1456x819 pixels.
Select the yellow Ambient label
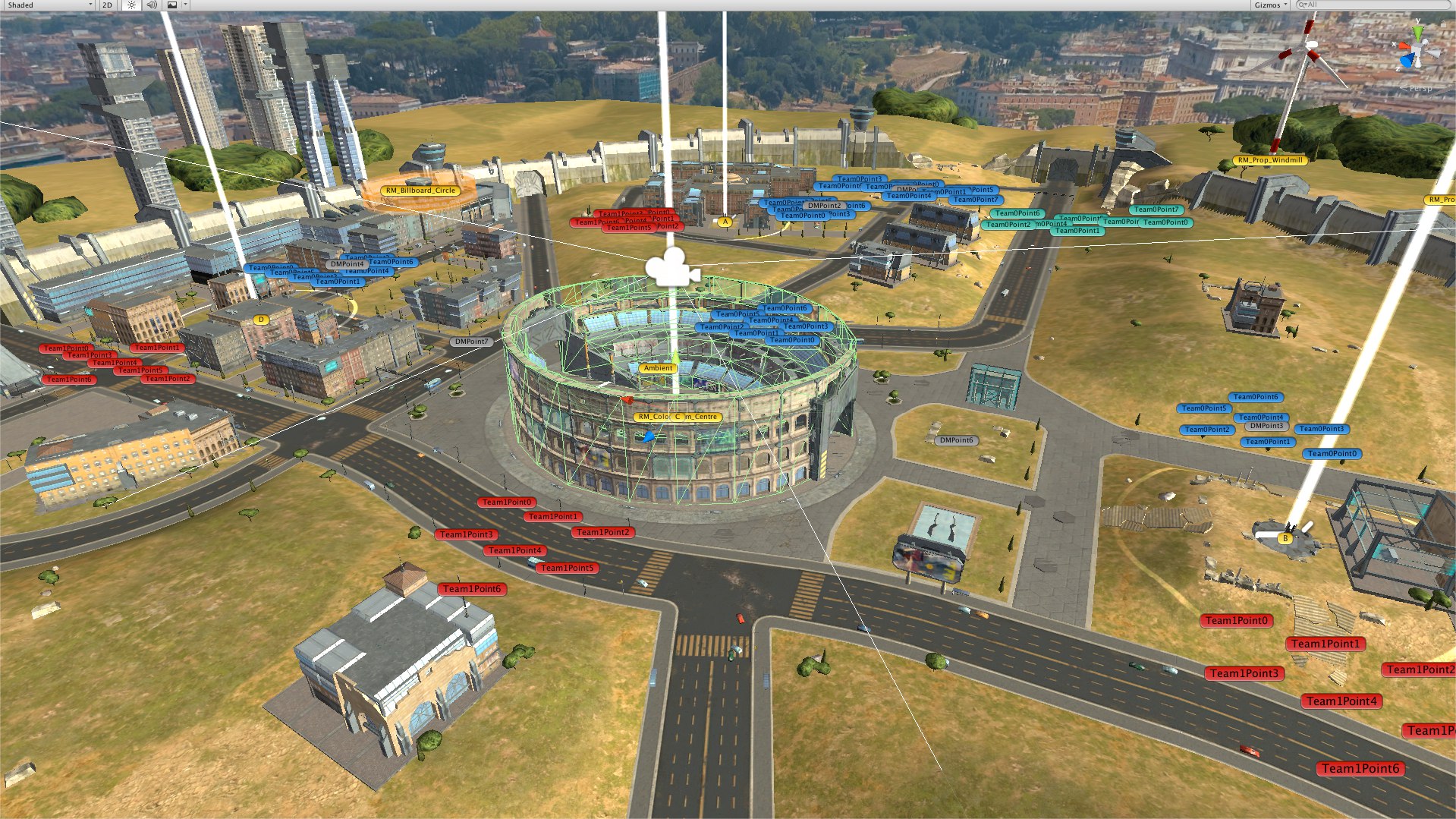pyautogui.click(x=658, y=368)
